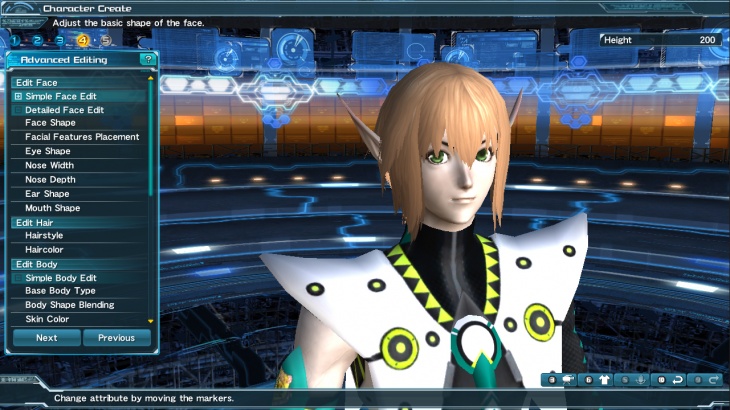Click the shirt clothing display icon
The image size is (730, 410).
coord(603,380)
